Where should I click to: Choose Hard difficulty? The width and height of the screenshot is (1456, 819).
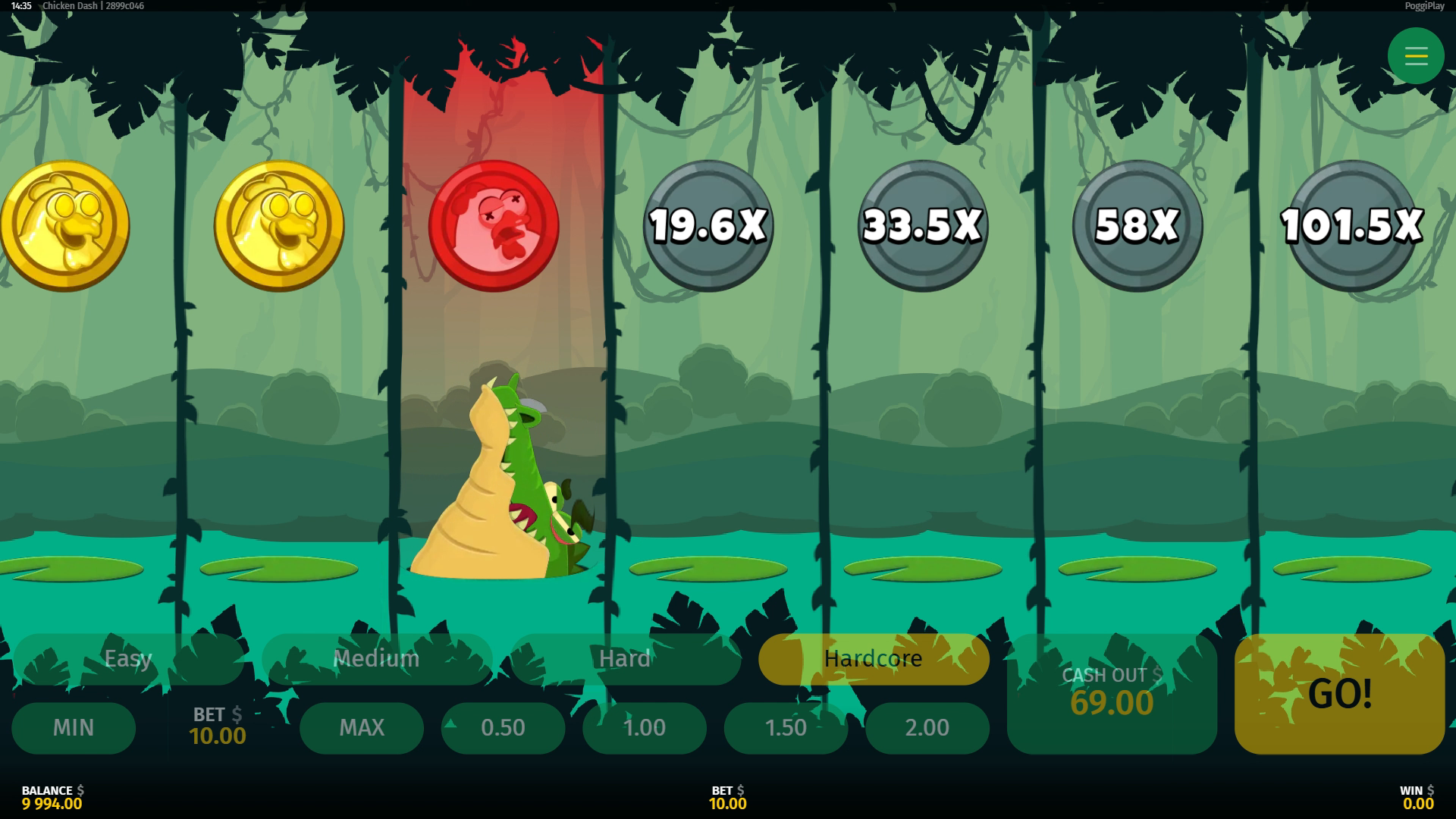click(x=625, y=658)
